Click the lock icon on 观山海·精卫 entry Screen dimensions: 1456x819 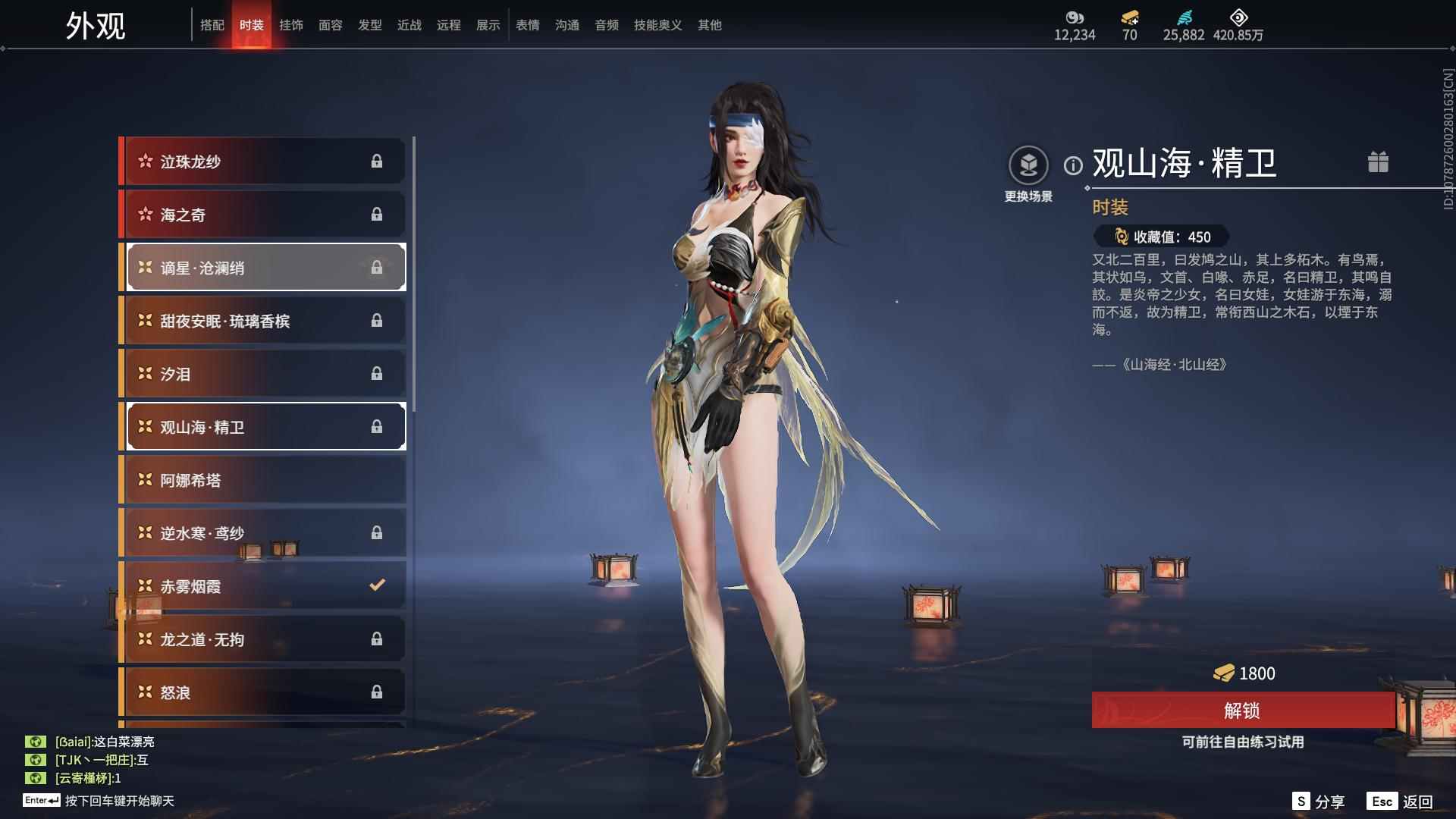[377, 426]
